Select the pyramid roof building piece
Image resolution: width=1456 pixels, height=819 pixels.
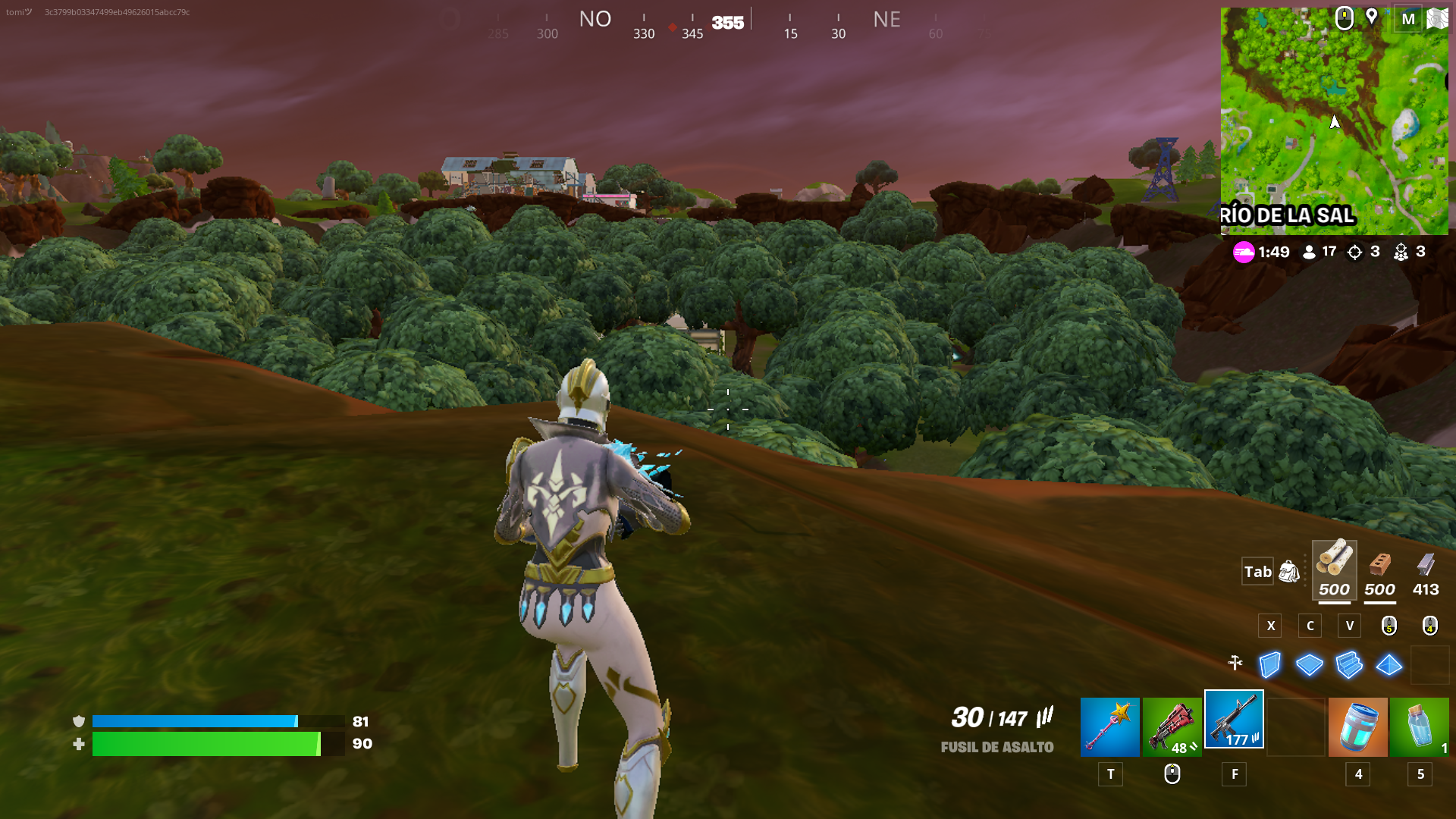pyautogui.click(x=1389, y=665)
